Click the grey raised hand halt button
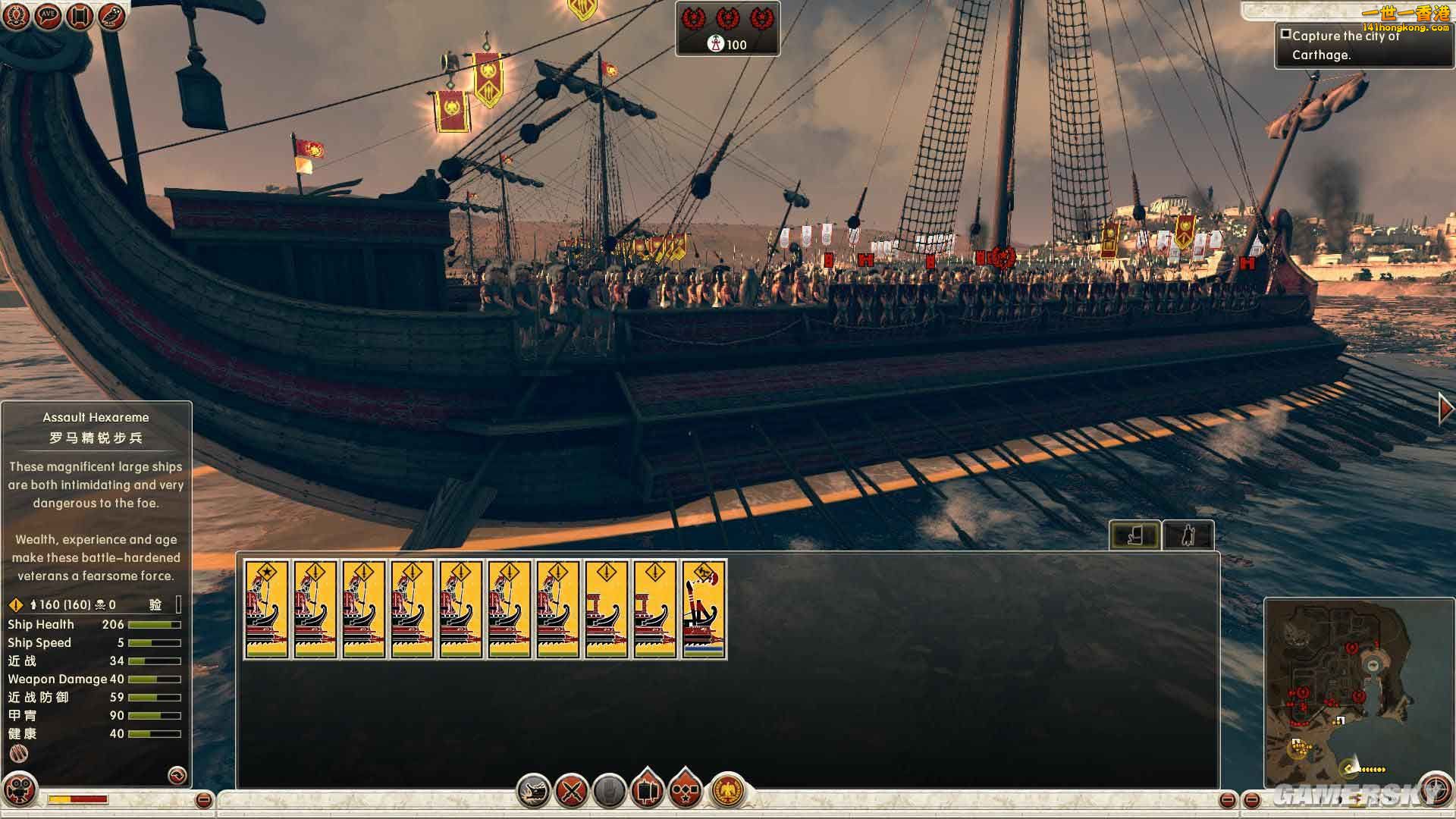Image resolution: width=1456 pixels, height=819 pixels. point(609,792)
